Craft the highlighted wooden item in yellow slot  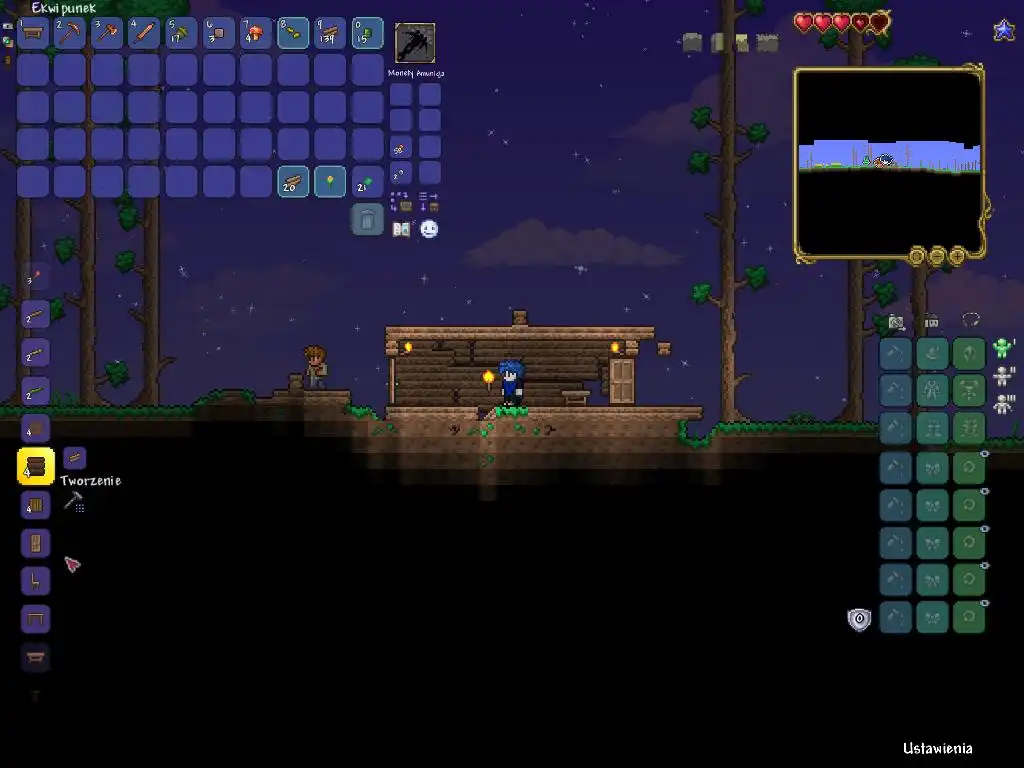pos(36,466)
